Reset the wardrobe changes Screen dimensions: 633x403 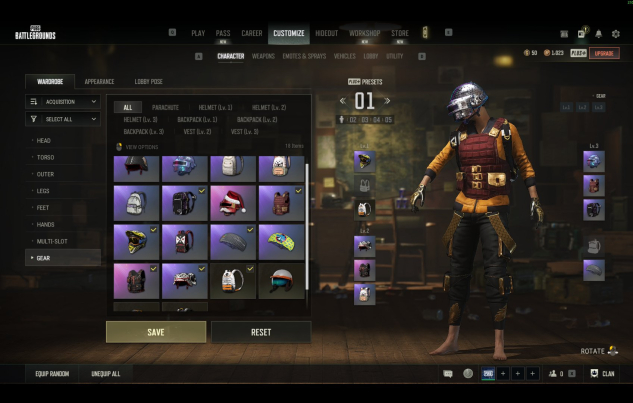click(261, 332)
